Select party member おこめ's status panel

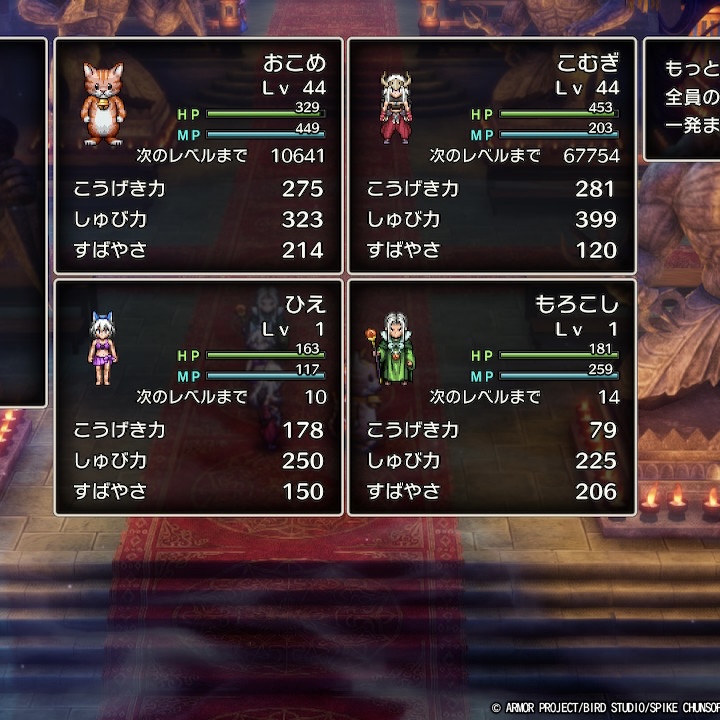(198, 156)
